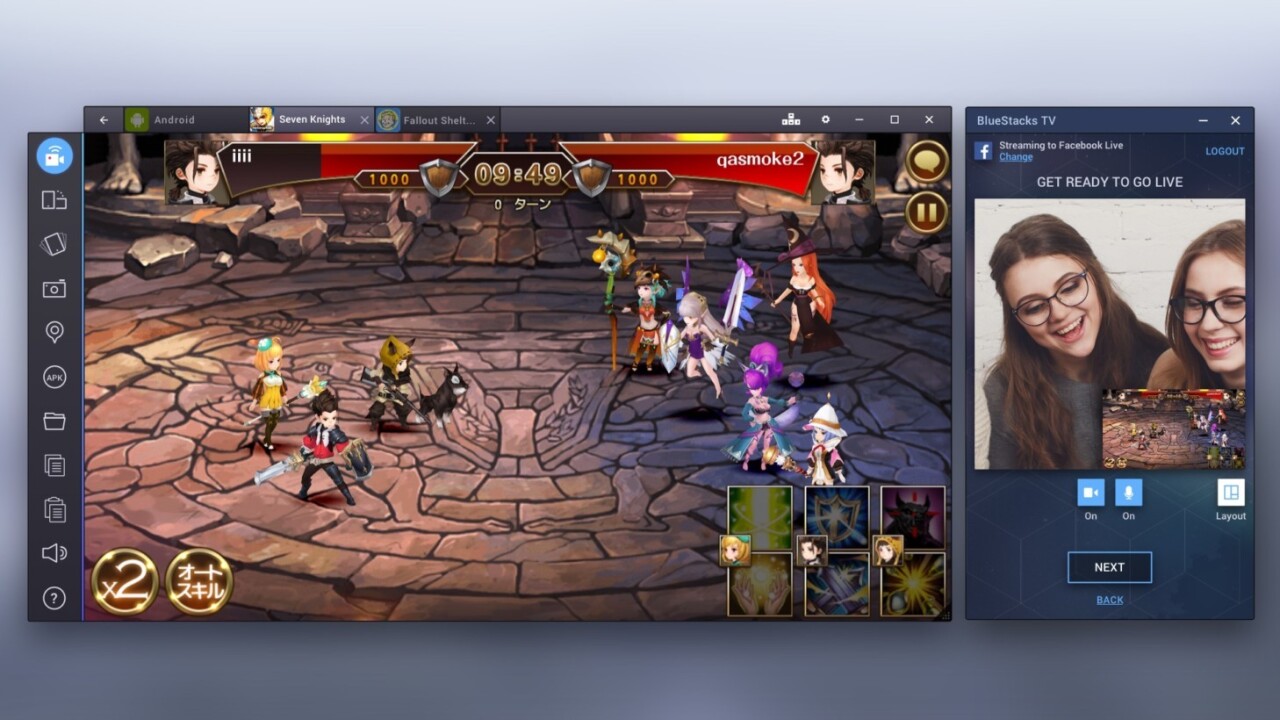Click the shake screen icon
The width and height of the screenshot is (1280, 720).
[x=54, y=244]
